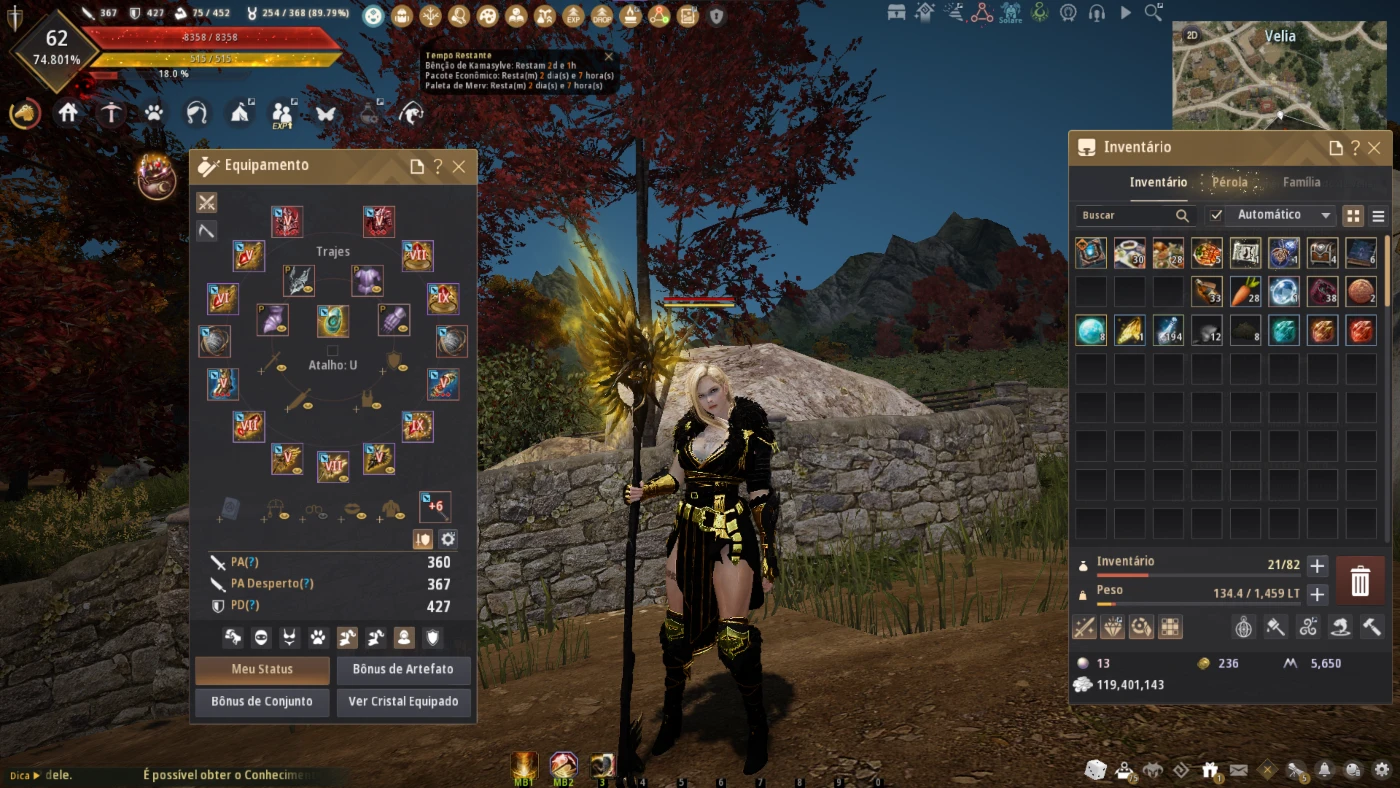This screenshot has width=1400, height=788.
Task: Open the equipment settings gear icon
Action: [448, 539]
